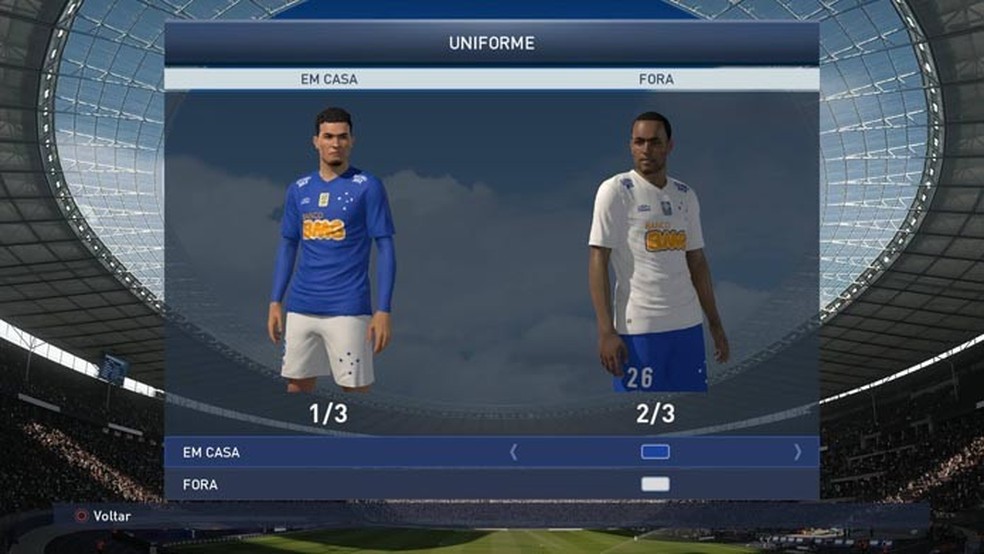Click the right arrow on EM CASA row

point(797,452)
